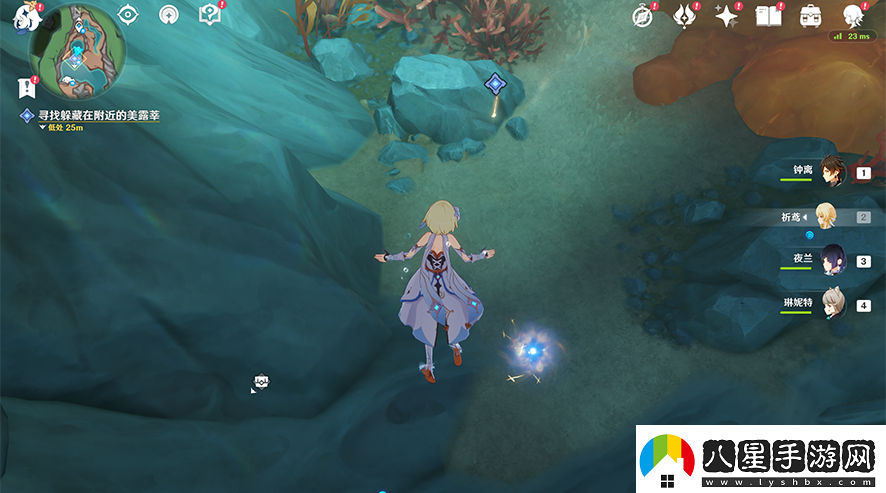Open the co-op mode icon
886x493 pixels.
(x=168, y=14)
